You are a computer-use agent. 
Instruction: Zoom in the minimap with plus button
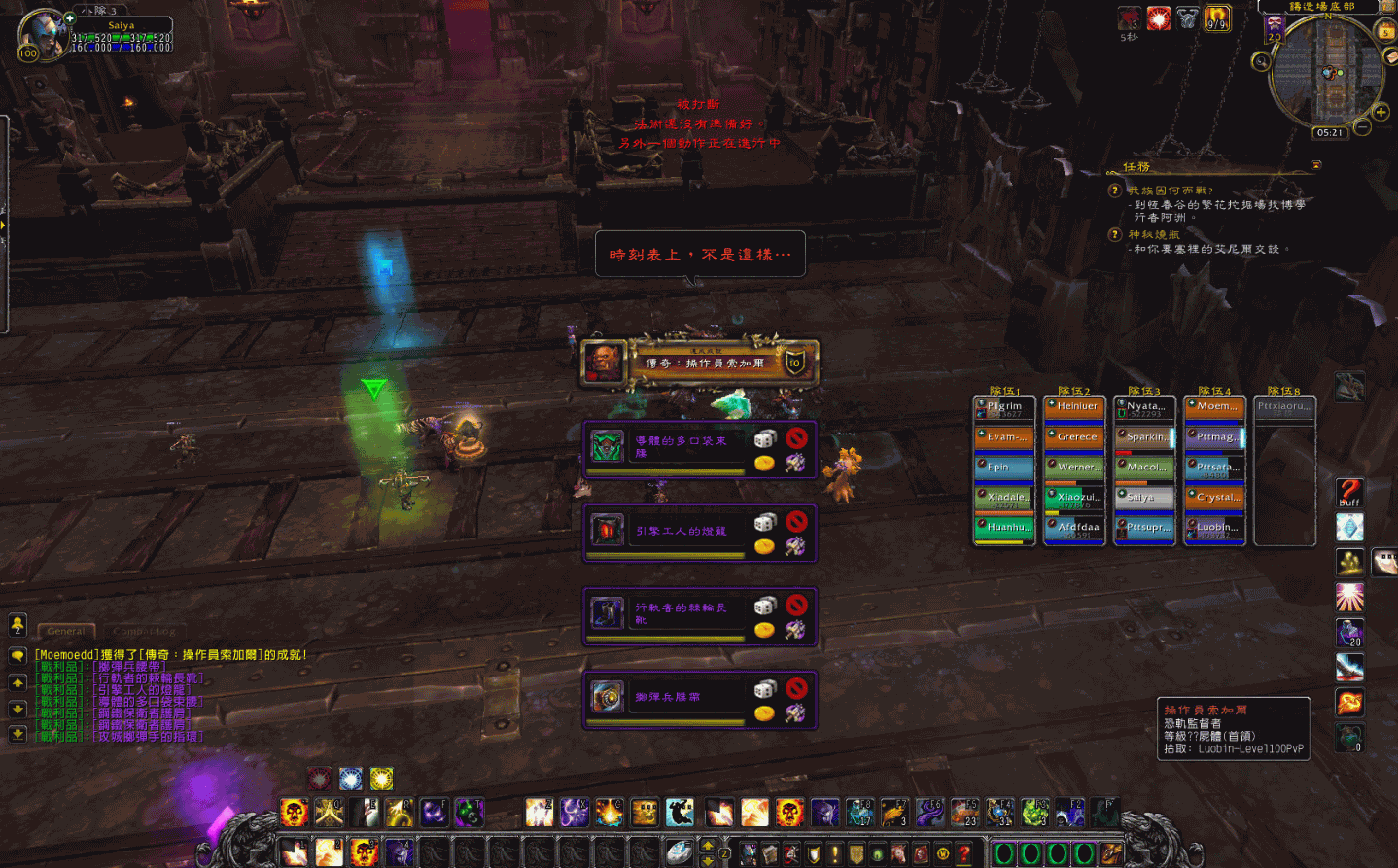coord(1381,112)
